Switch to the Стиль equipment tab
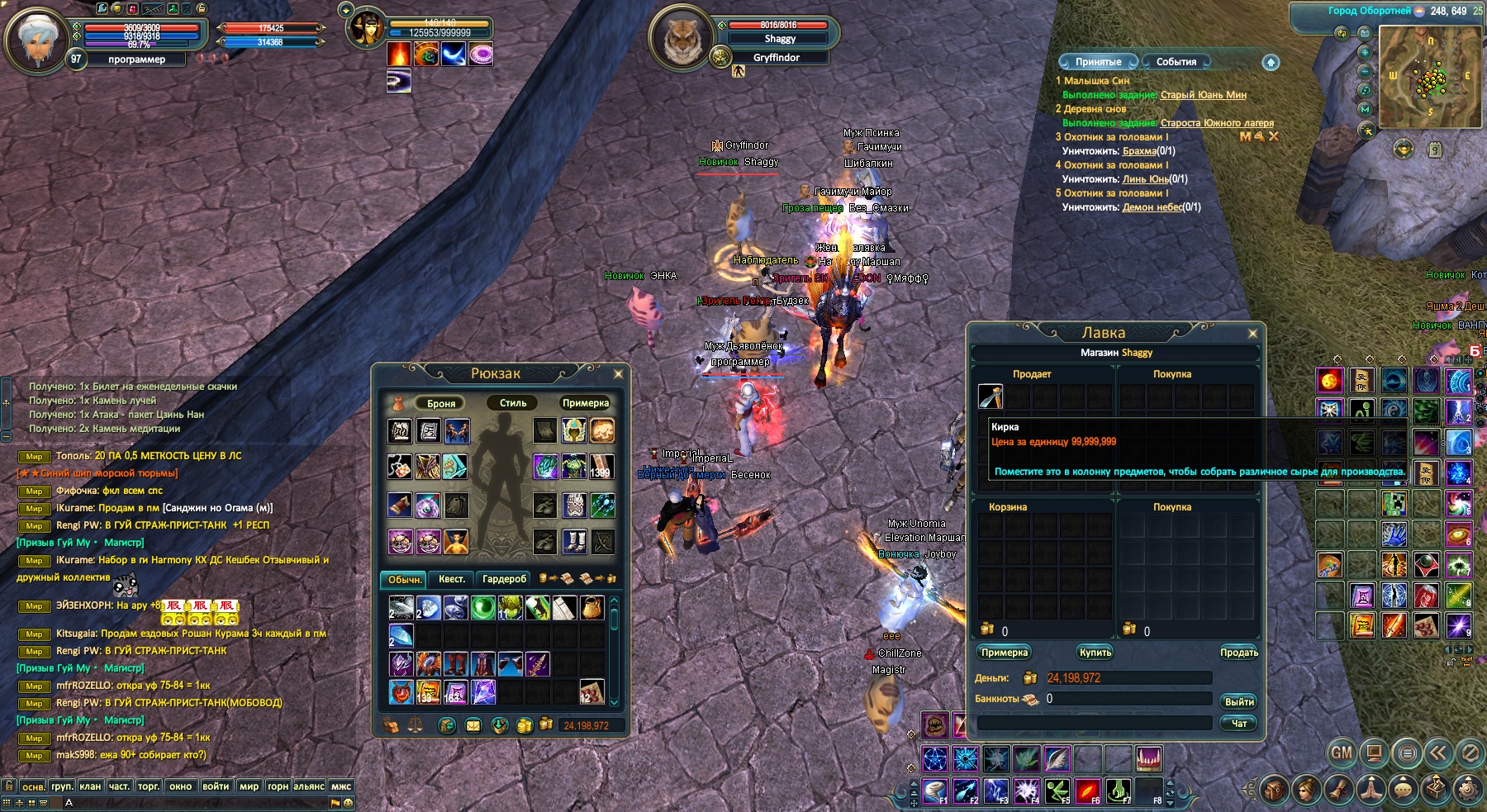The height and width of the screenshot is (812, 1487). point(512,403)
